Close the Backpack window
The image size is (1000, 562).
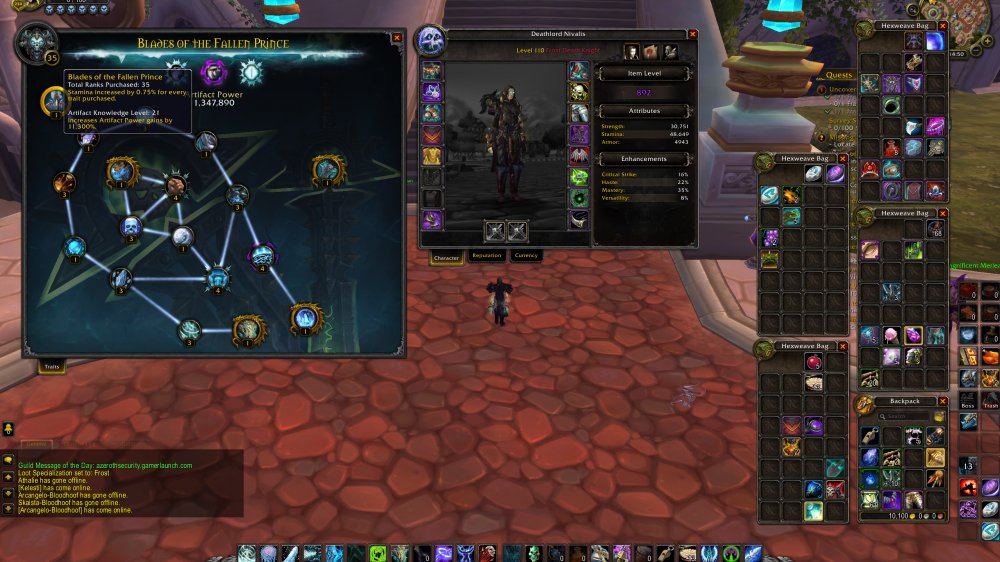[942, 401]
